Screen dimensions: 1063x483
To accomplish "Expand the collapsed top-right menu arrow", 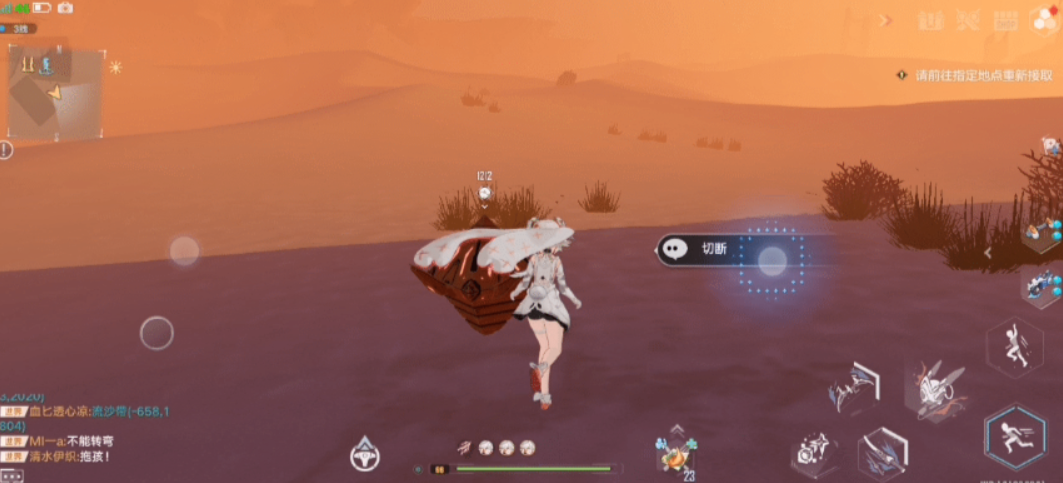I will pos(884,20).
